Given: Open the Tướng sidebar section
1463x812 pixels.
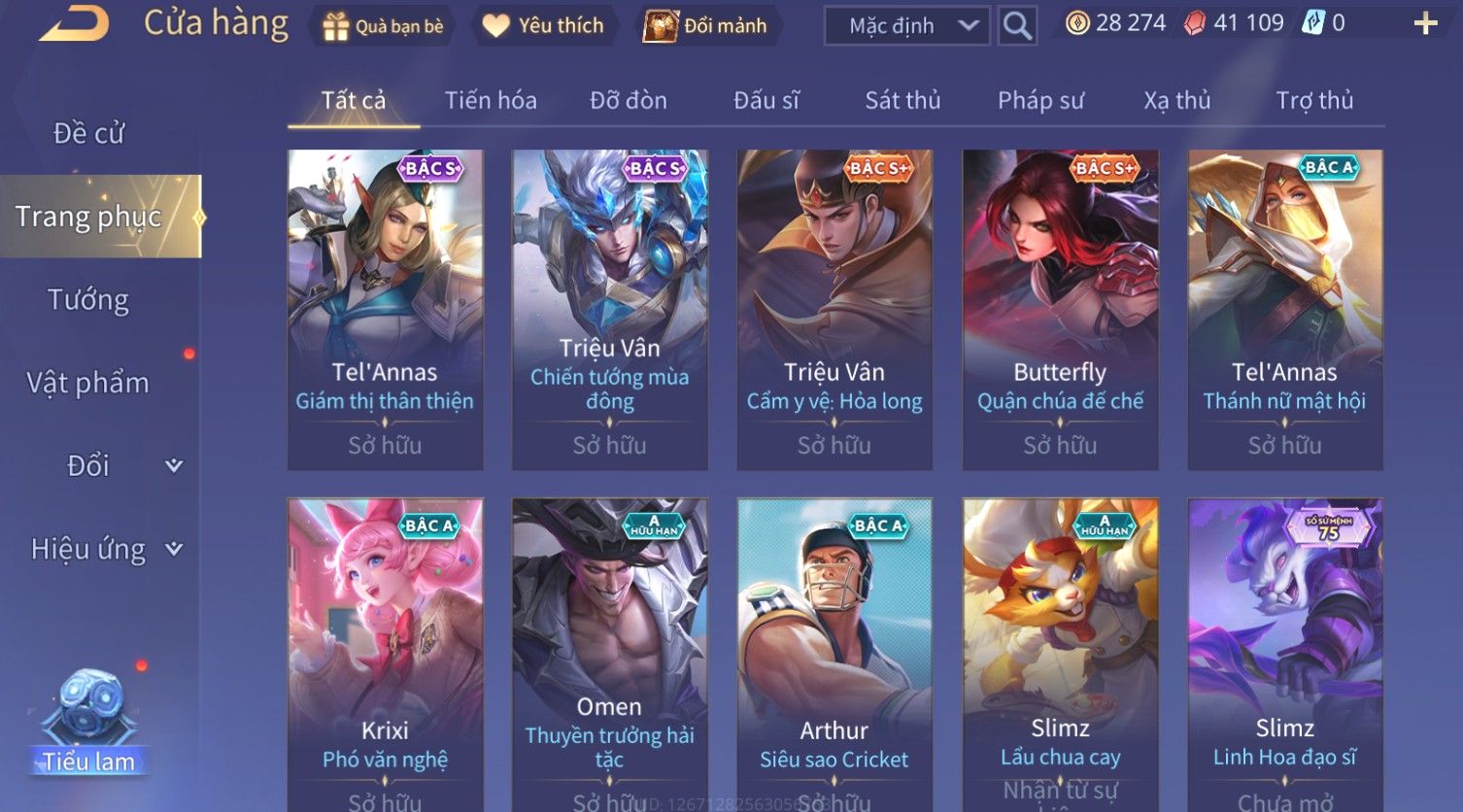Looking at the screenshot, I should pyautogui.click(x=88, y=300).
